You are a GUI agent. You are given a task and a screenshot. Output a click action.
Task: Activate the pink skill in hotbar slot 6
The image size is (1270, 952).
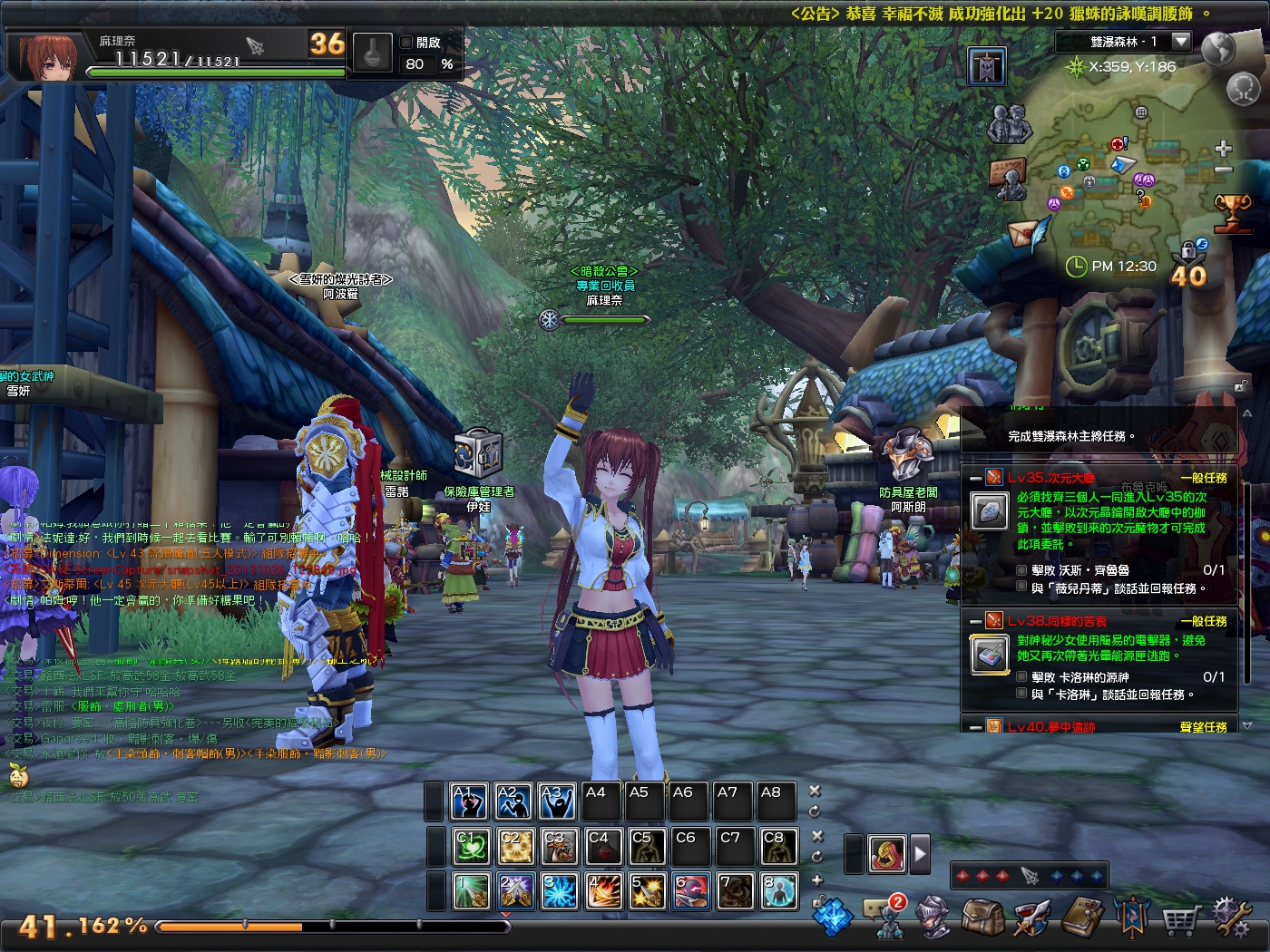tap(689, 891)
